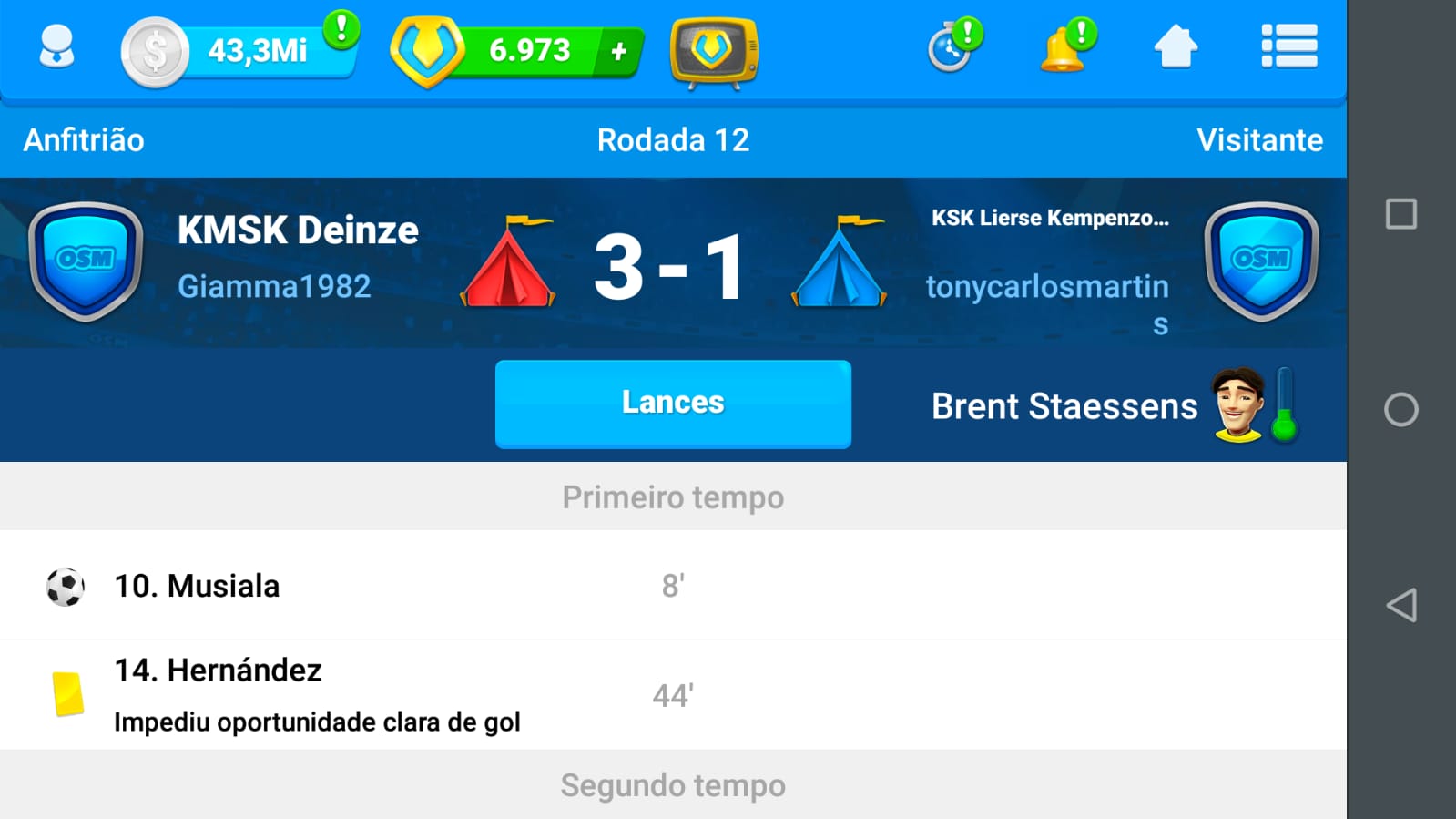The width and height of the screenshot is (1456, 819).
Task: Buy more boss coins with plus button
Action: click(x=619, y=52)
